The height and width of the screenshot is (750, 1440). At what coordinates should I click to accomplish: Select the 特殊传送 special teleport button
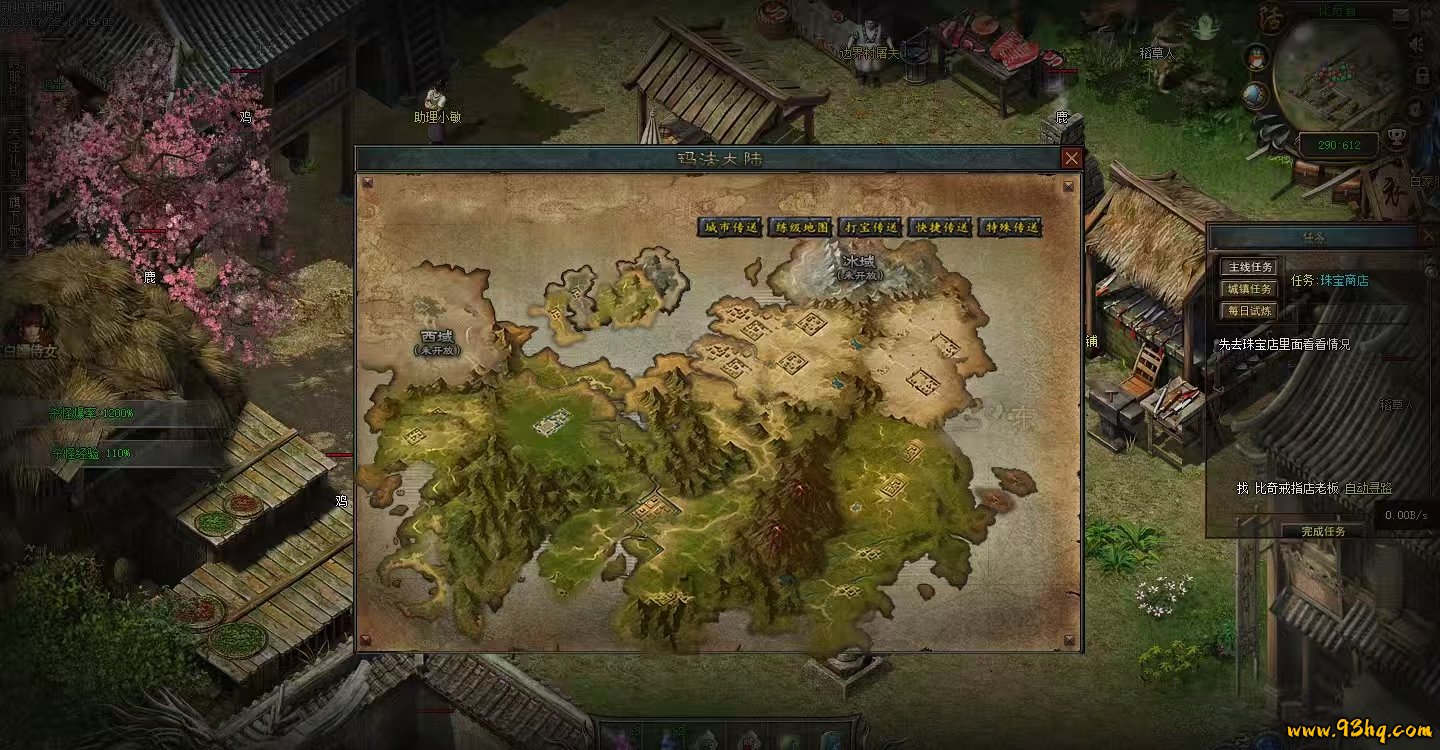click(1011, 228)
